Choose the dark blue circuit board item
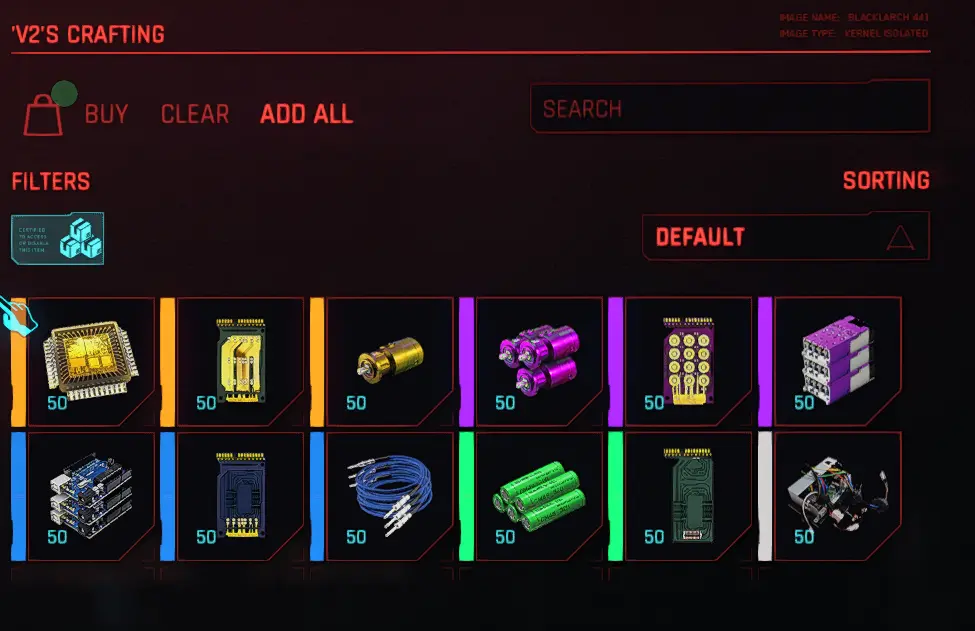Image resolution: width=975 pixels, height=631 pixels. coord(240,496)
